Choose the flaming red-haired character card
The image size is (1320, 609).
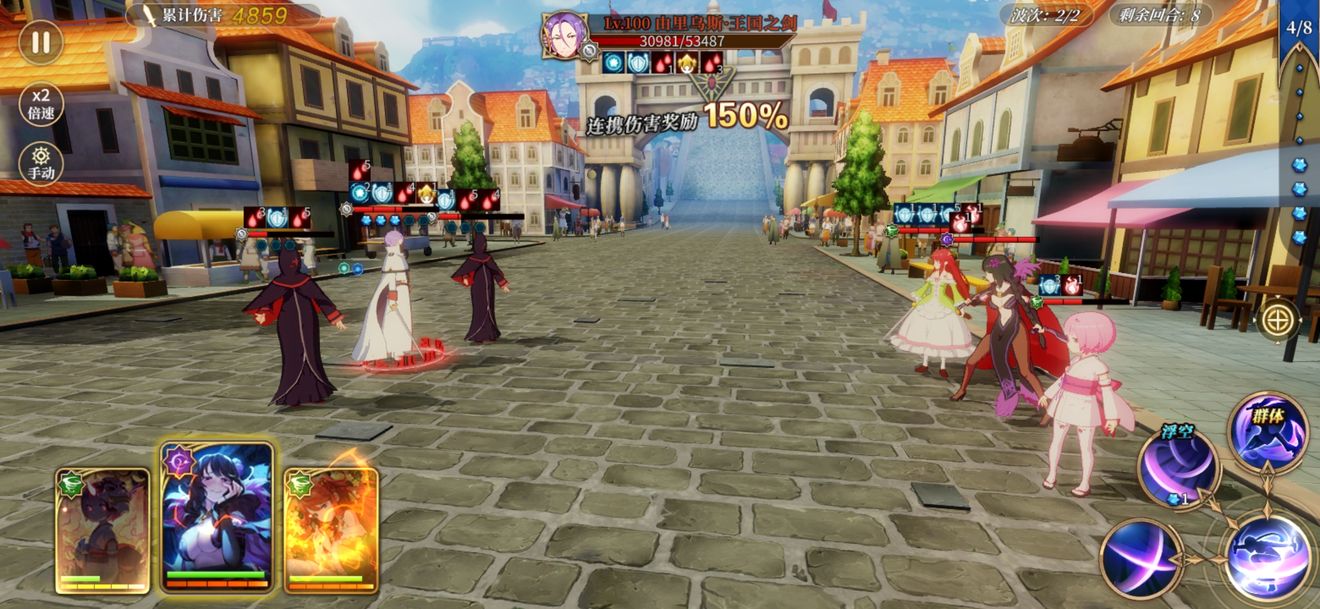331,530
